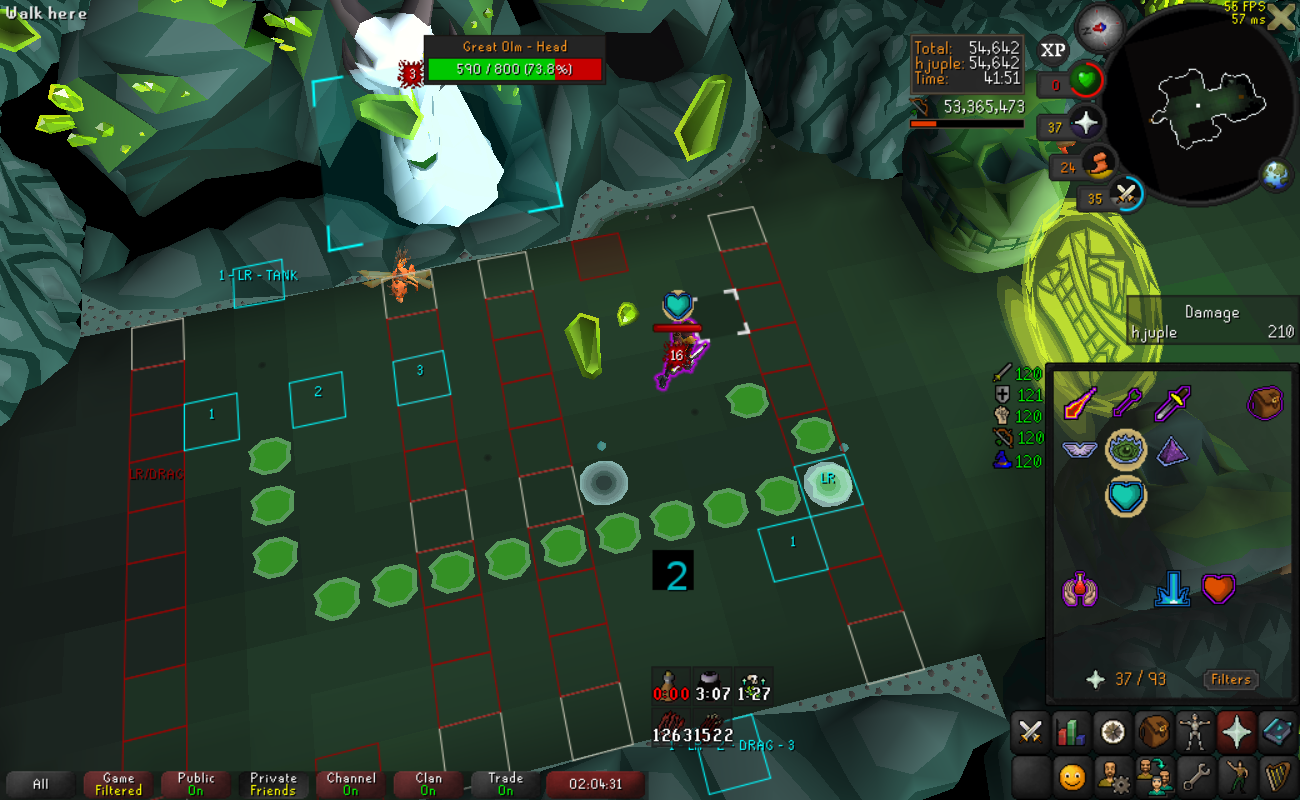Toggle the Protect from Missiles prayer
The image size is (1300, 800).
(x=1125, y=403)
